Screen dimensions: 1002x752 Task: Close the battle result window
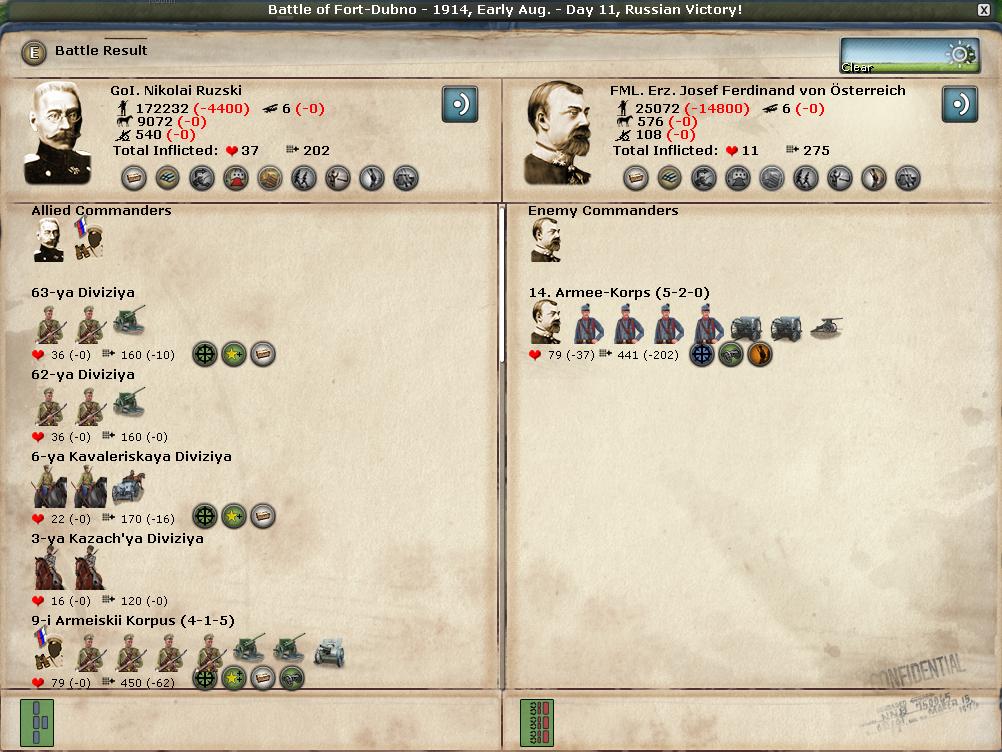point(984,10)
